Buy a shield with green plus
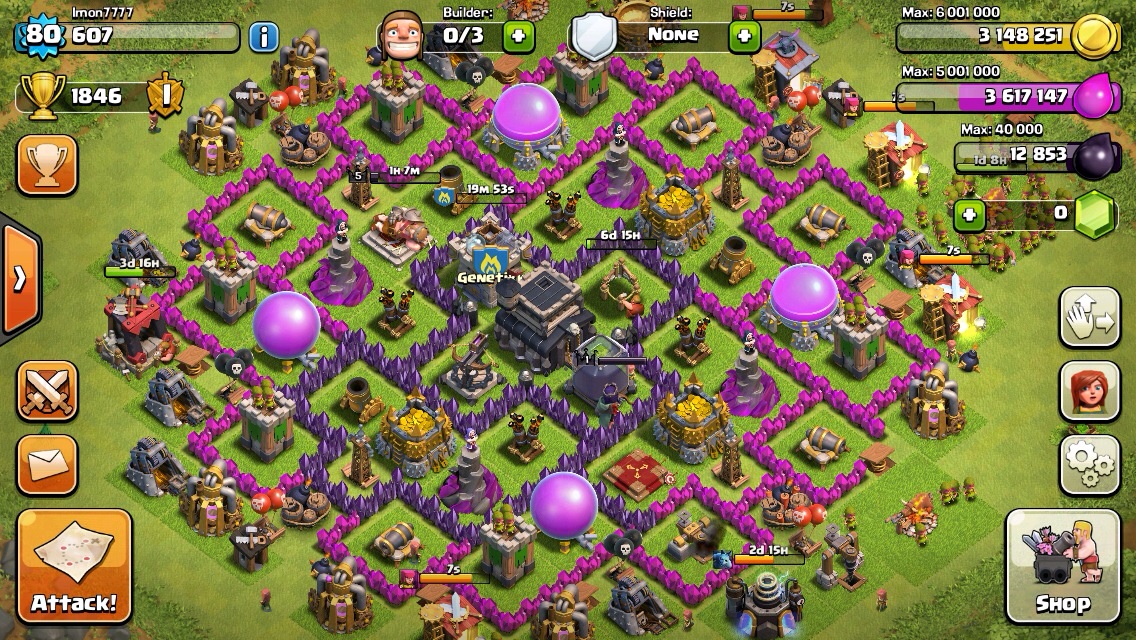This screenshot has width=1136, height=640. 744,37
